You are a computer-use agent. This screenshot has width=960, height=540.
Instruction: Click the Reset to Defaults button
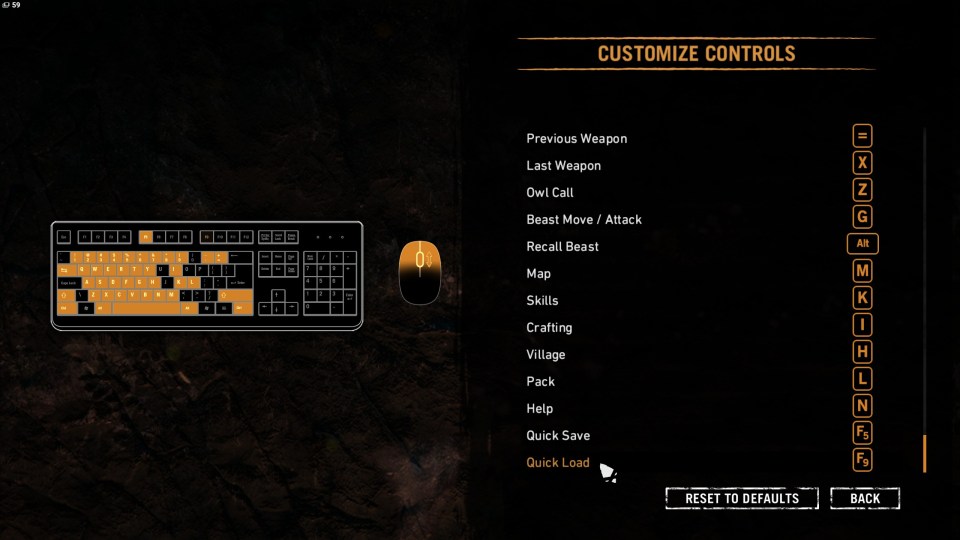click(742, 498)
